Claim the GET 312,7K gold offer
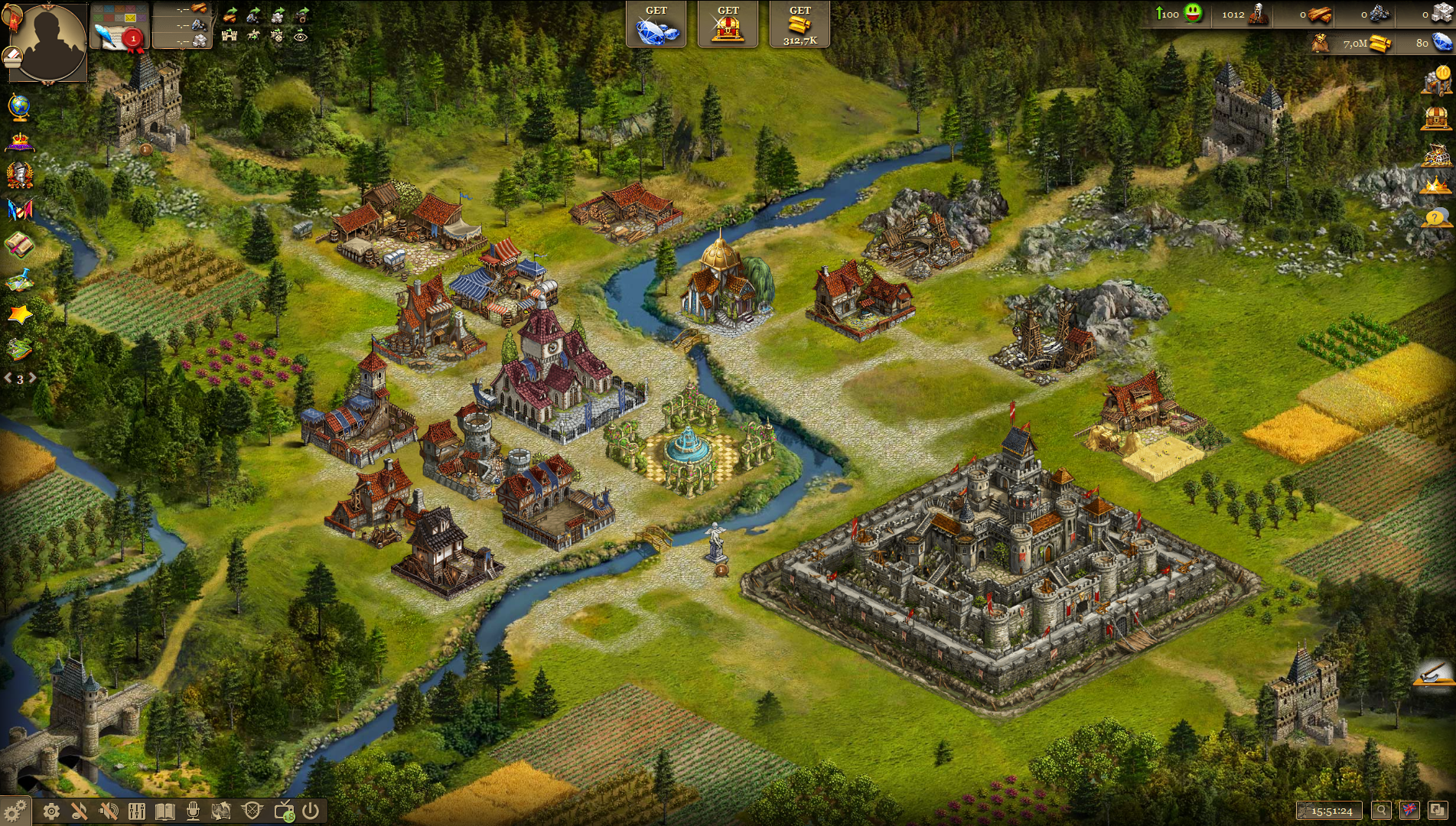This screenshot has width=1456, height=826. pyautogui.click(x=800, y=24)
